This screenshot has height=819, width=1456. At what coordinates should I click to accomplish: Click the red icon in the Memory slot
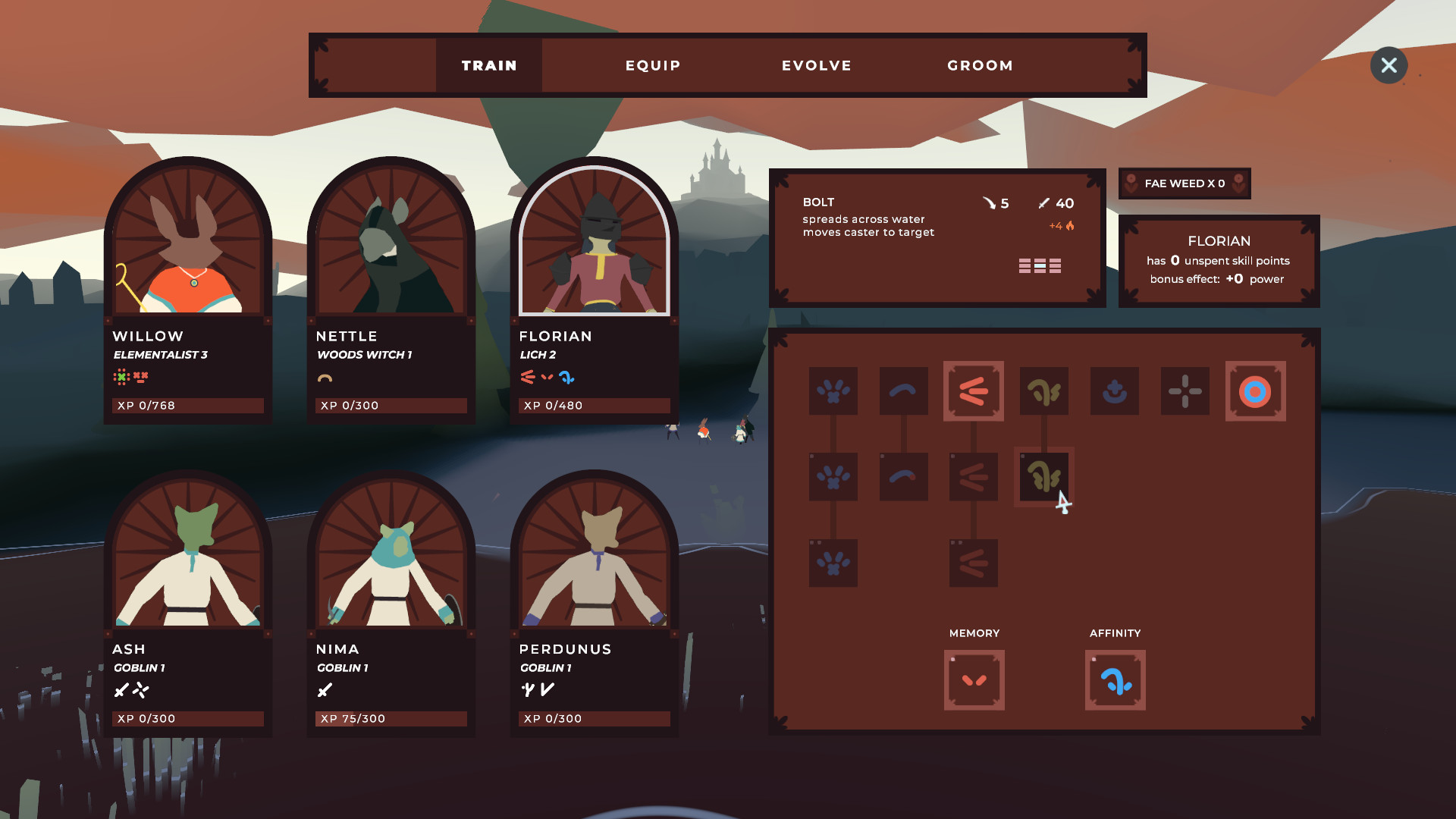[974, 680]
